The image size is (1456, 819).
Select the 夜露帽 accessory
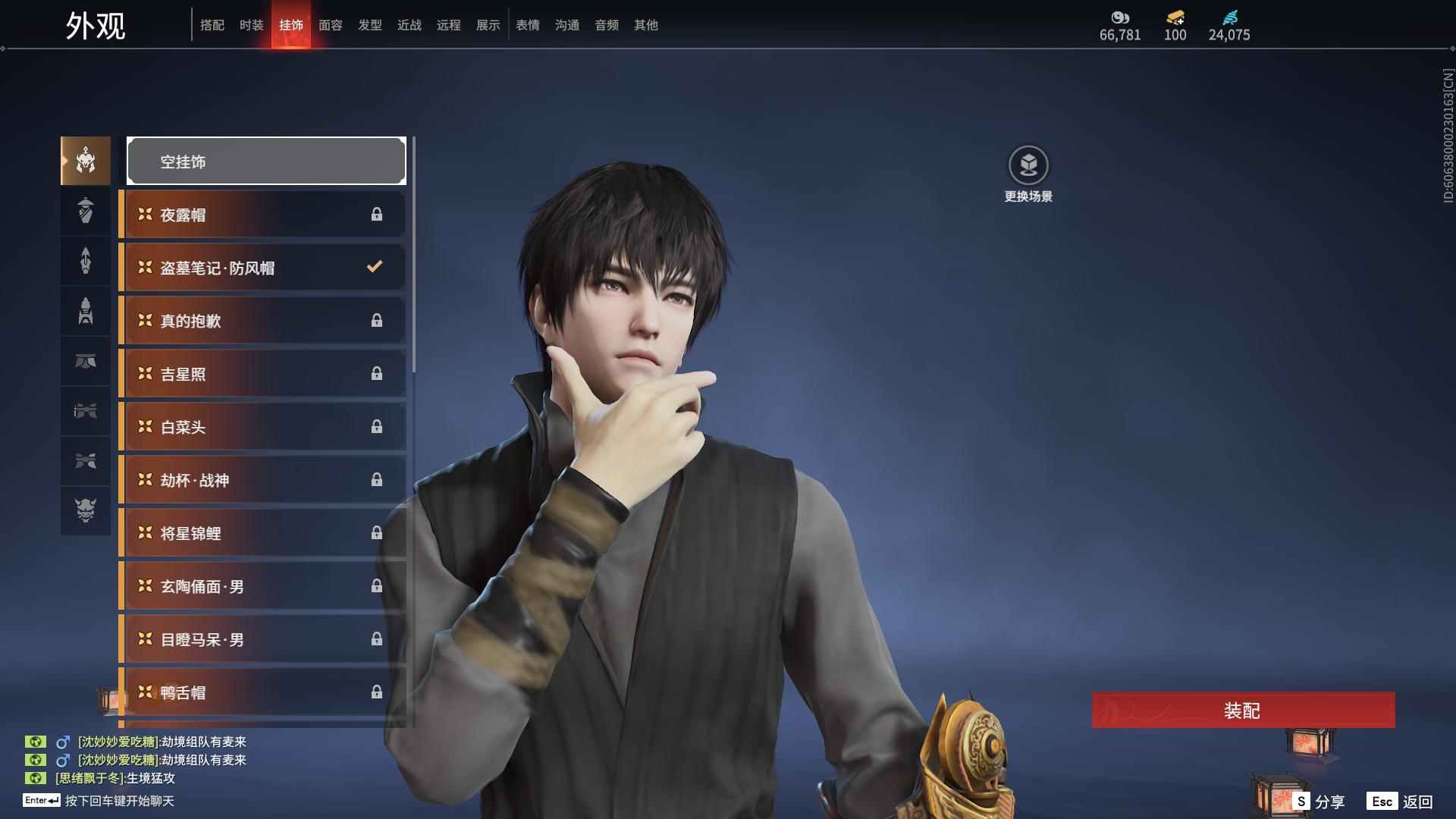262,215
